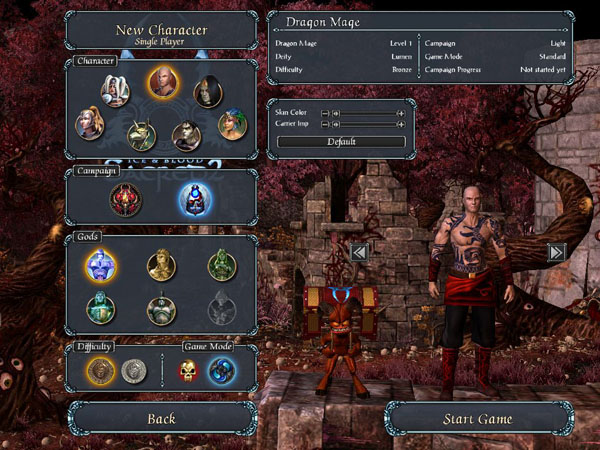Select the Dragon Mage character portrait

[x=160, y=82]
